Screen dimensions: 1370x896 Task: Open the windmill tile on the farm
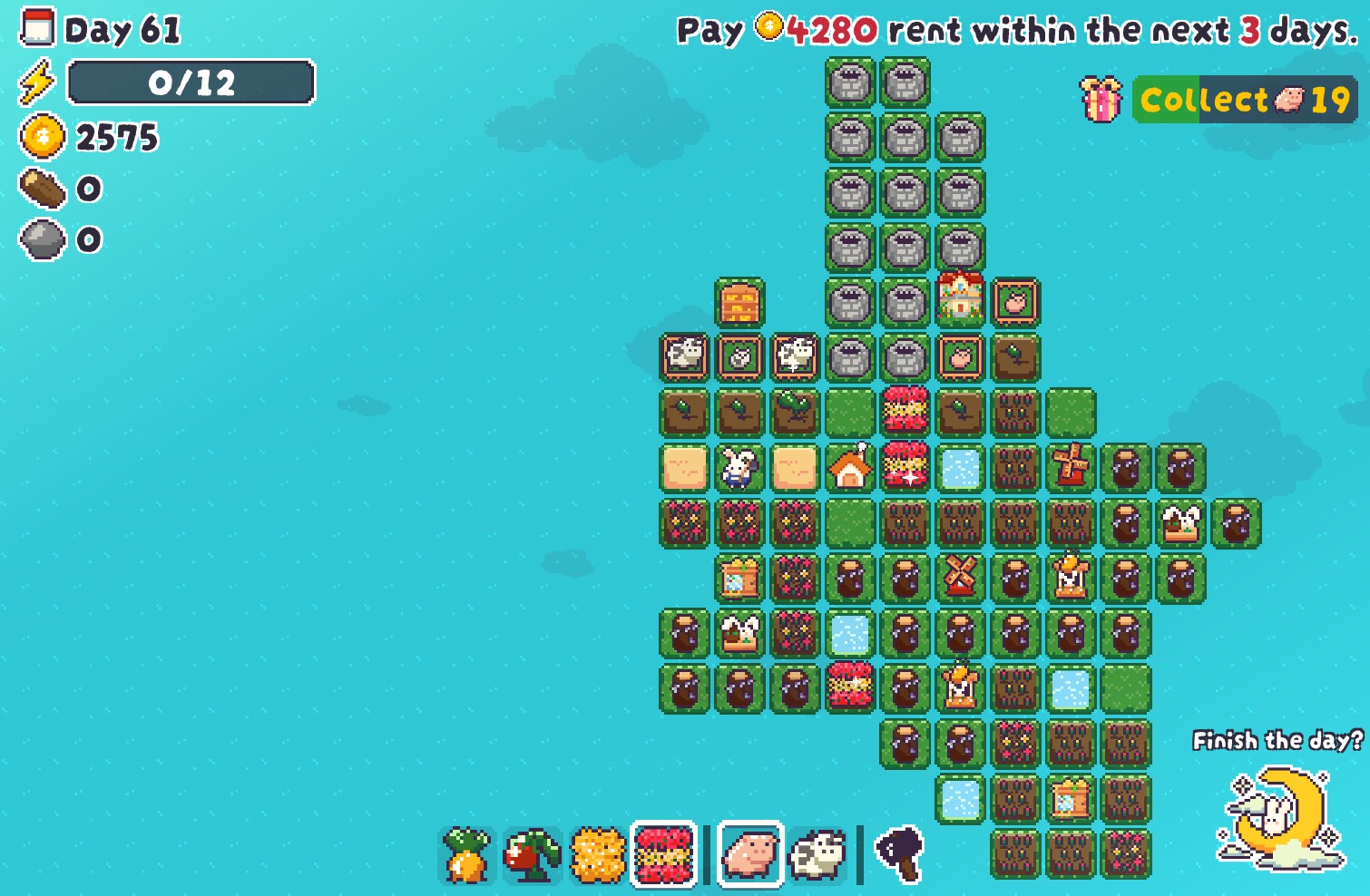(1069, 469)
